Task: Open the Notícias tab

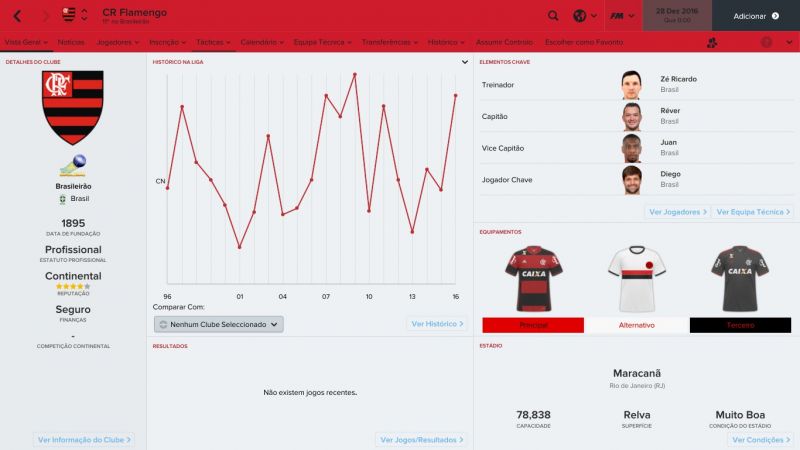Action: click(71, 42)
